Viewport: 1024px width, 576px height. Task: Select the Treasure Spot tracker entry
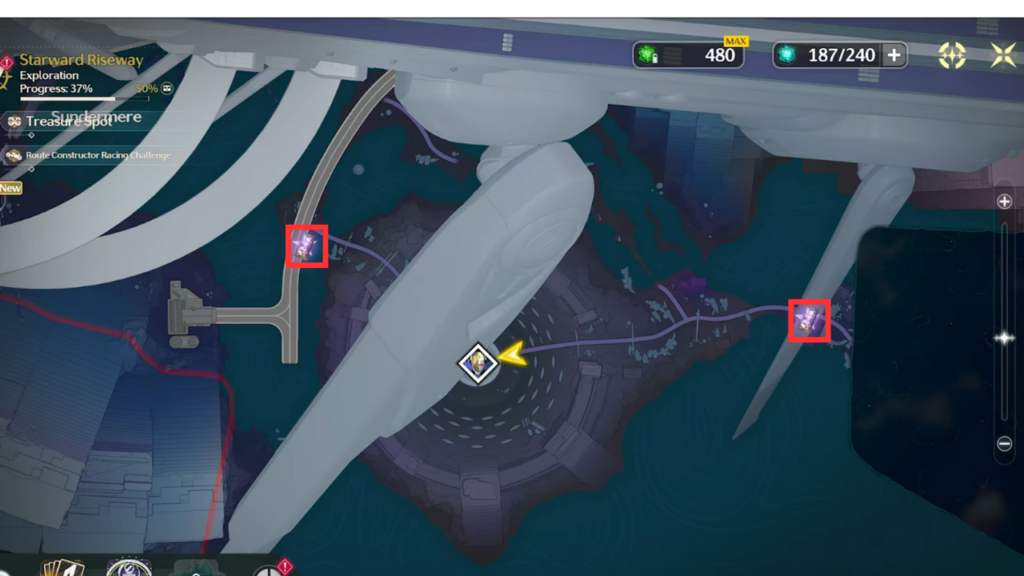pyautogui.click(x=70, y=122)
